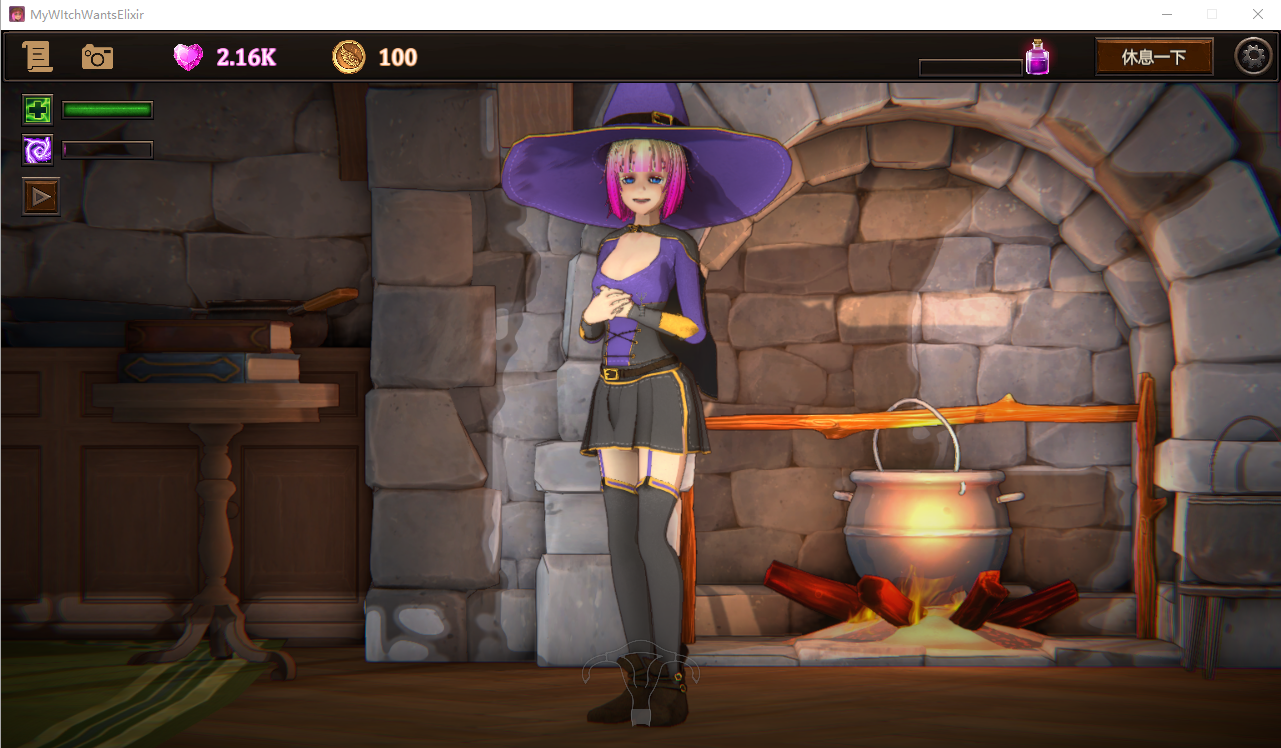
Task: Select the green cross health icon
Action: [38, 110]
